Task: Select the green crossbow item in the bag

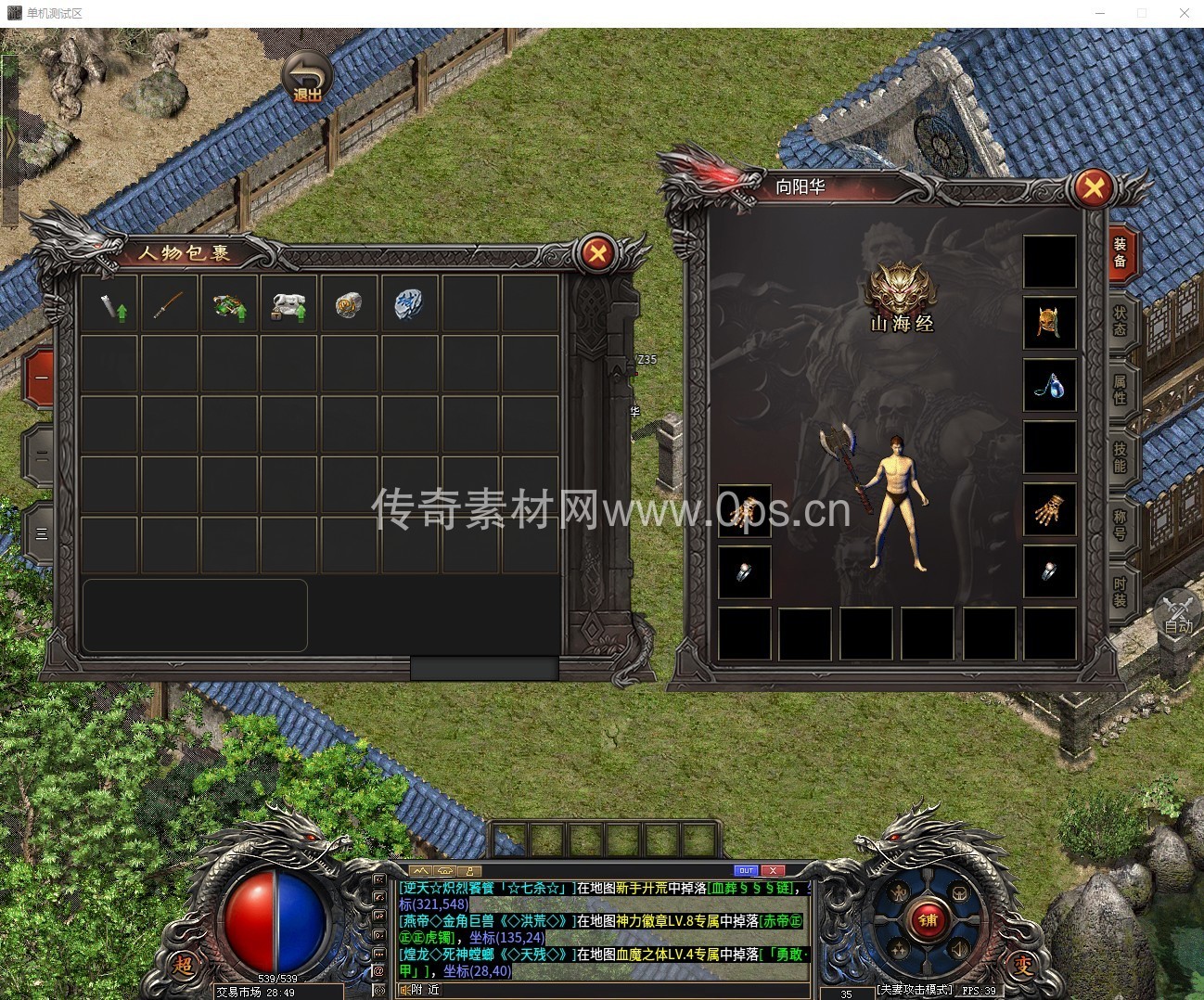Action: [x=228, y=303]
